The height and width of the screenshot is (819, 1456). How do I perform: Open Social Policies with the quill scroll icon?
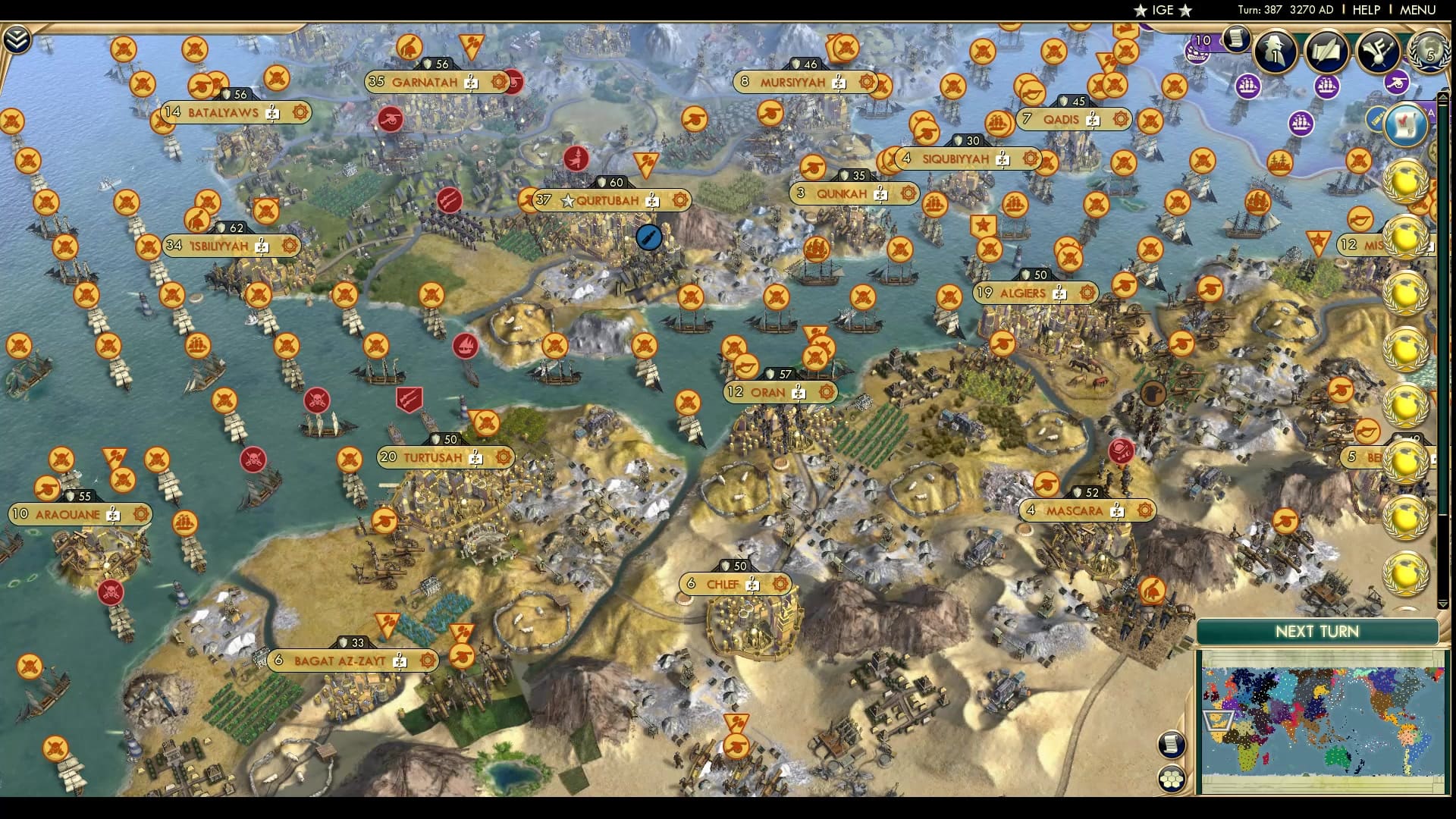(x=1326, y=50)
